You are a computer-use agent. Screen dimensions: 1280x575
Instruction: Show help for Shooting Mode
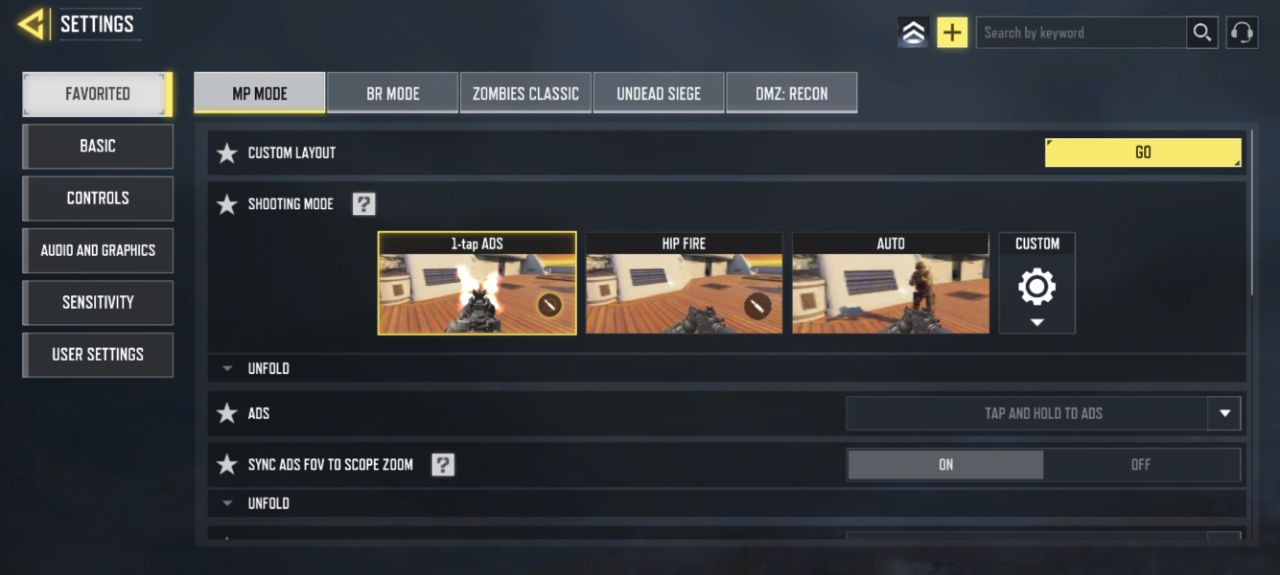[364, 204]
